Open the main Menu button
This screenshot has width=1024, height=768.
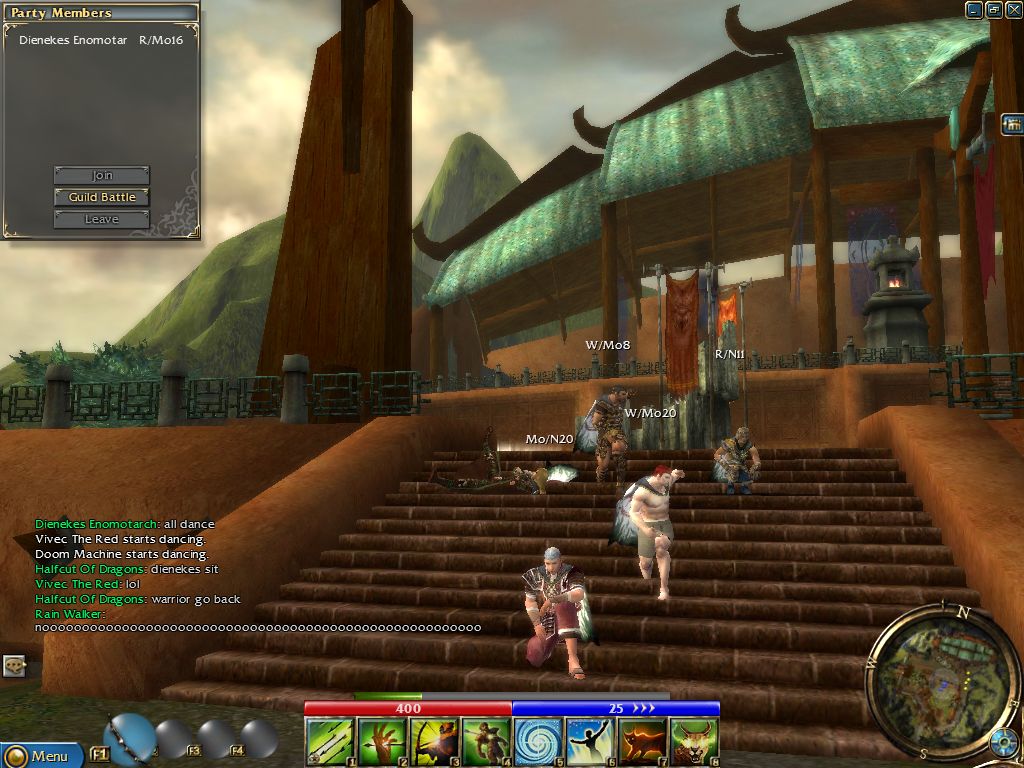[x=42, y=755]
